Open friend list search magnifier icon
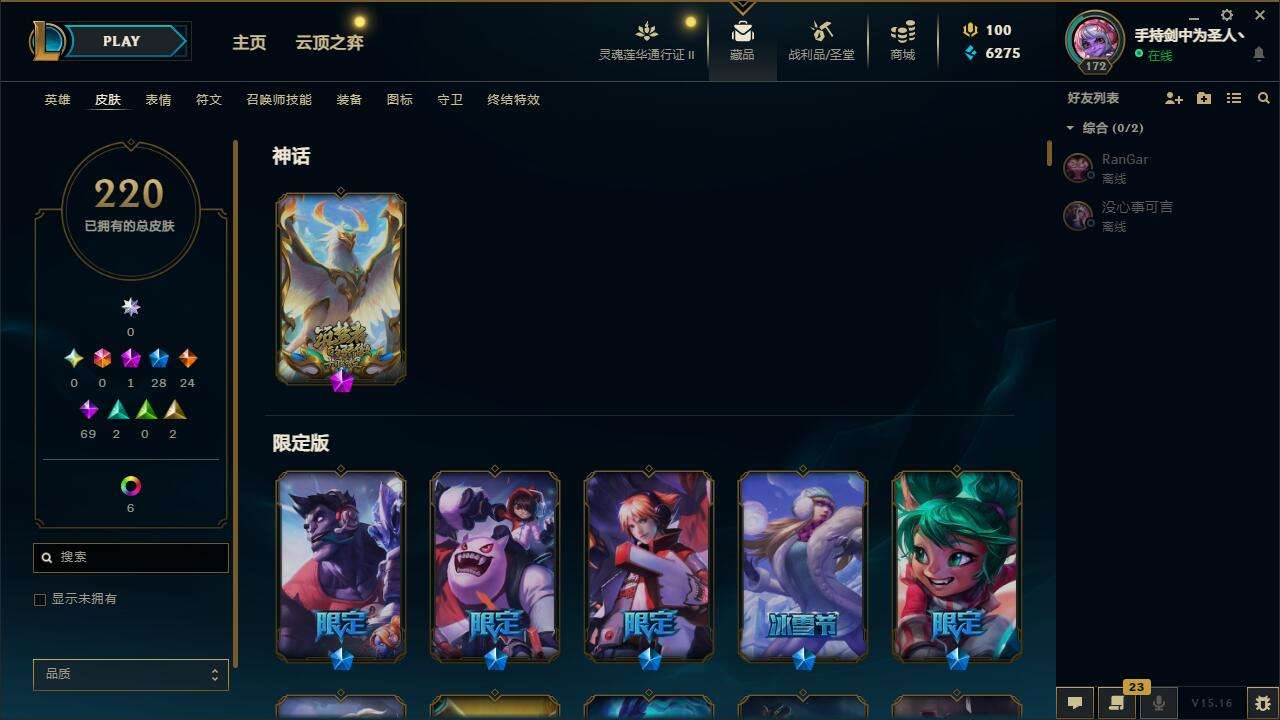1280x720 pixels. point(1263,98)
